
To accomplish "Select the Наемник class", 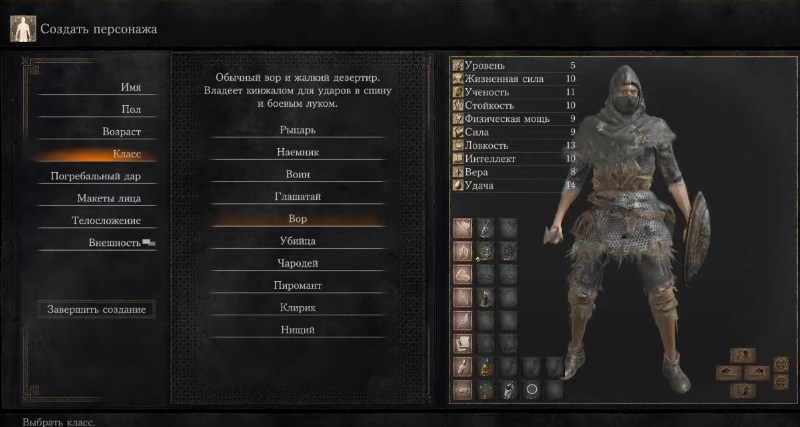I will coord(298,152).
